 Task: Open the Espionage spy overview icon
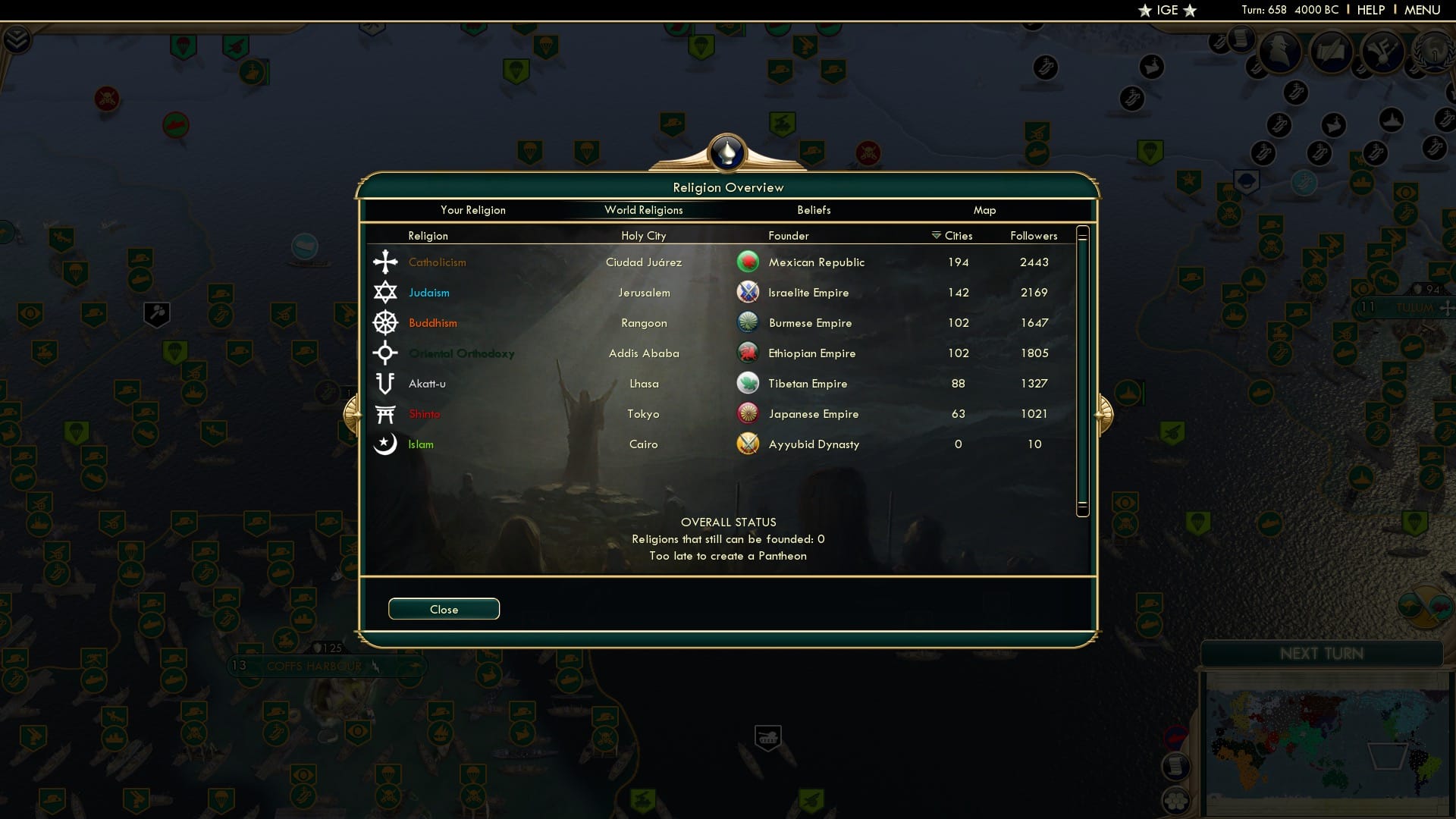click(x=1282, y=52)
